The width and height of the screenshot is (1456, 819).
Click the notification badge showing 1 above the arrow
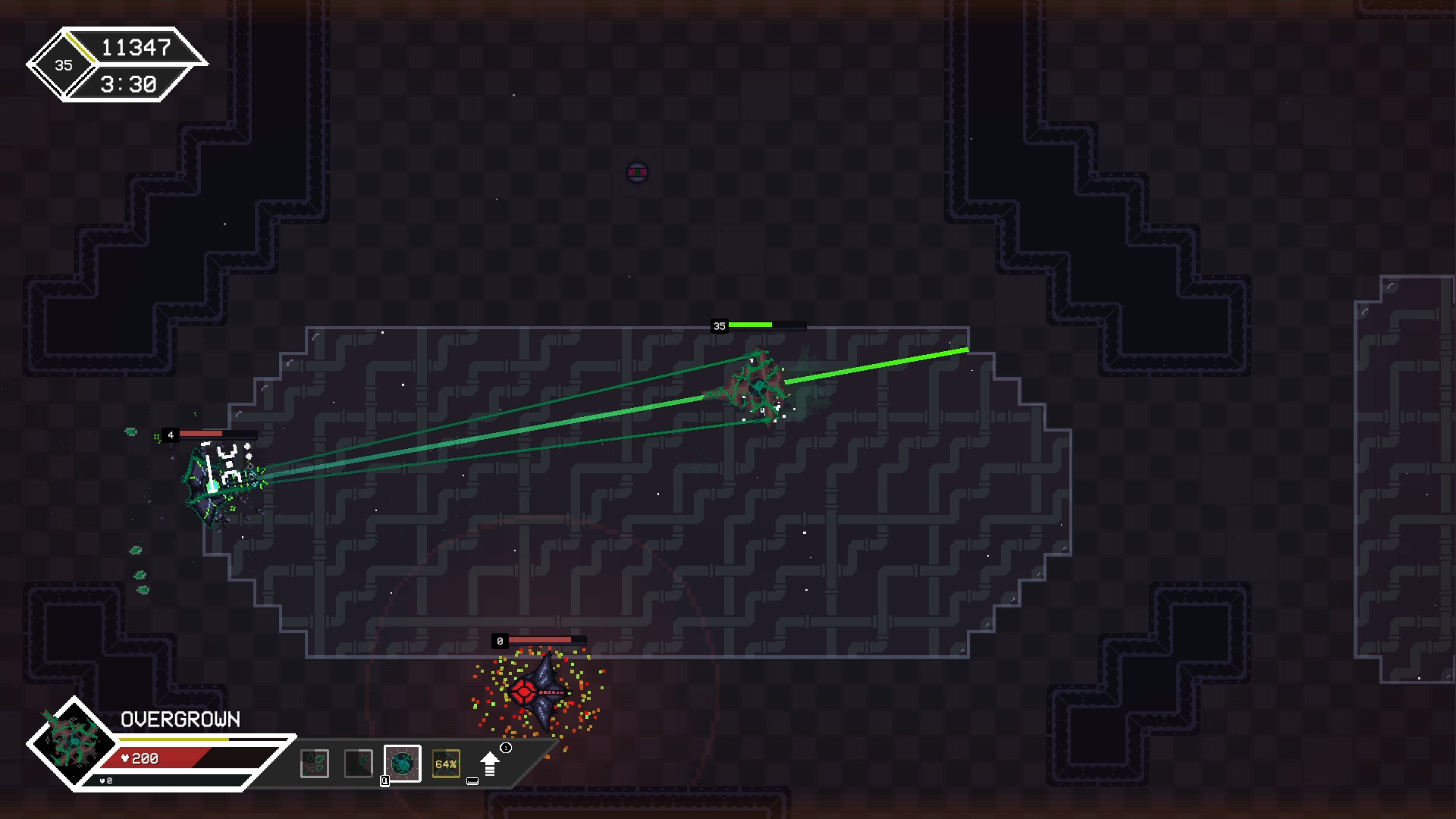point(506,748)
